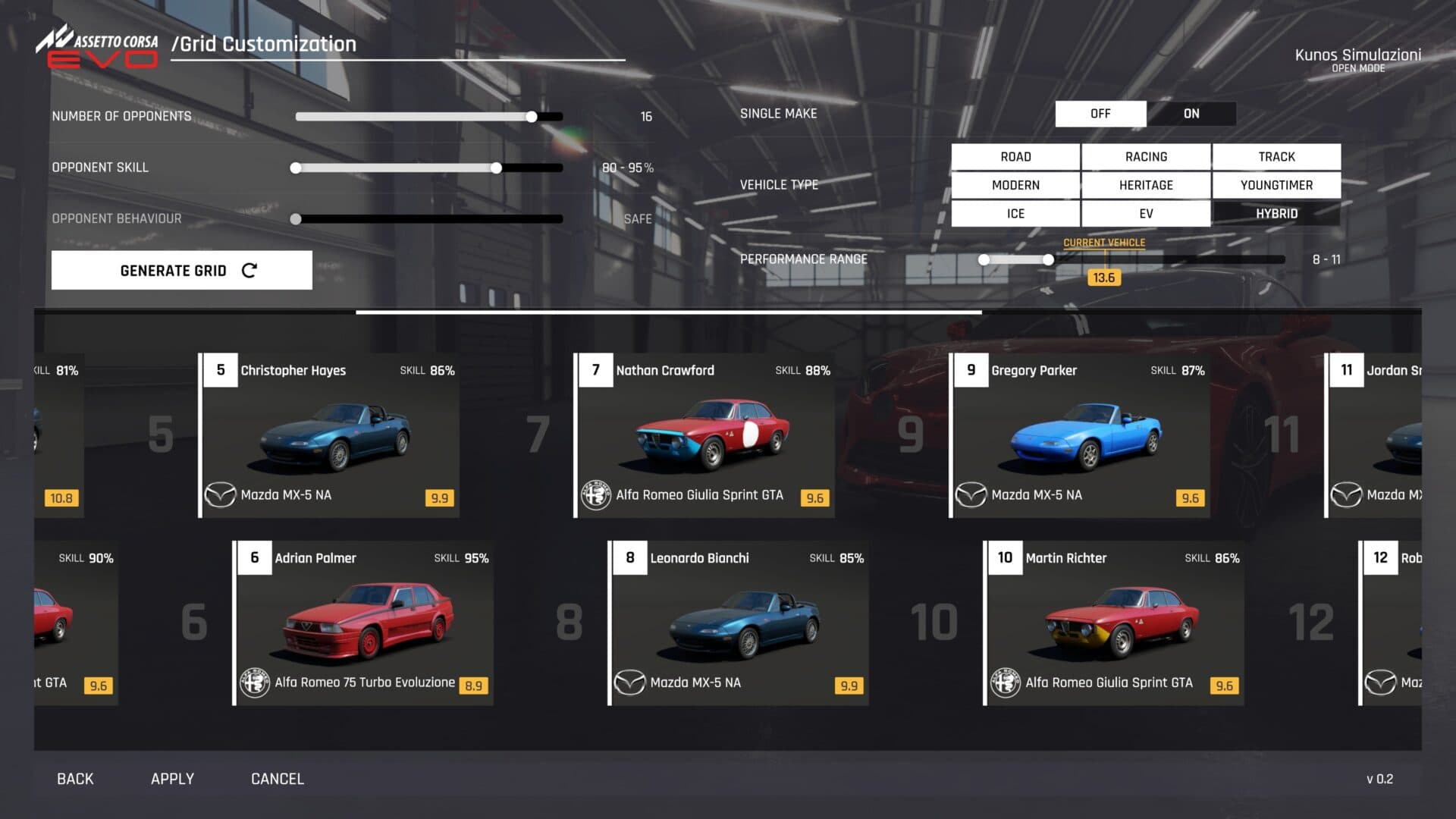Toggle the Heritage vehicle filter

tap(1146, 185)
